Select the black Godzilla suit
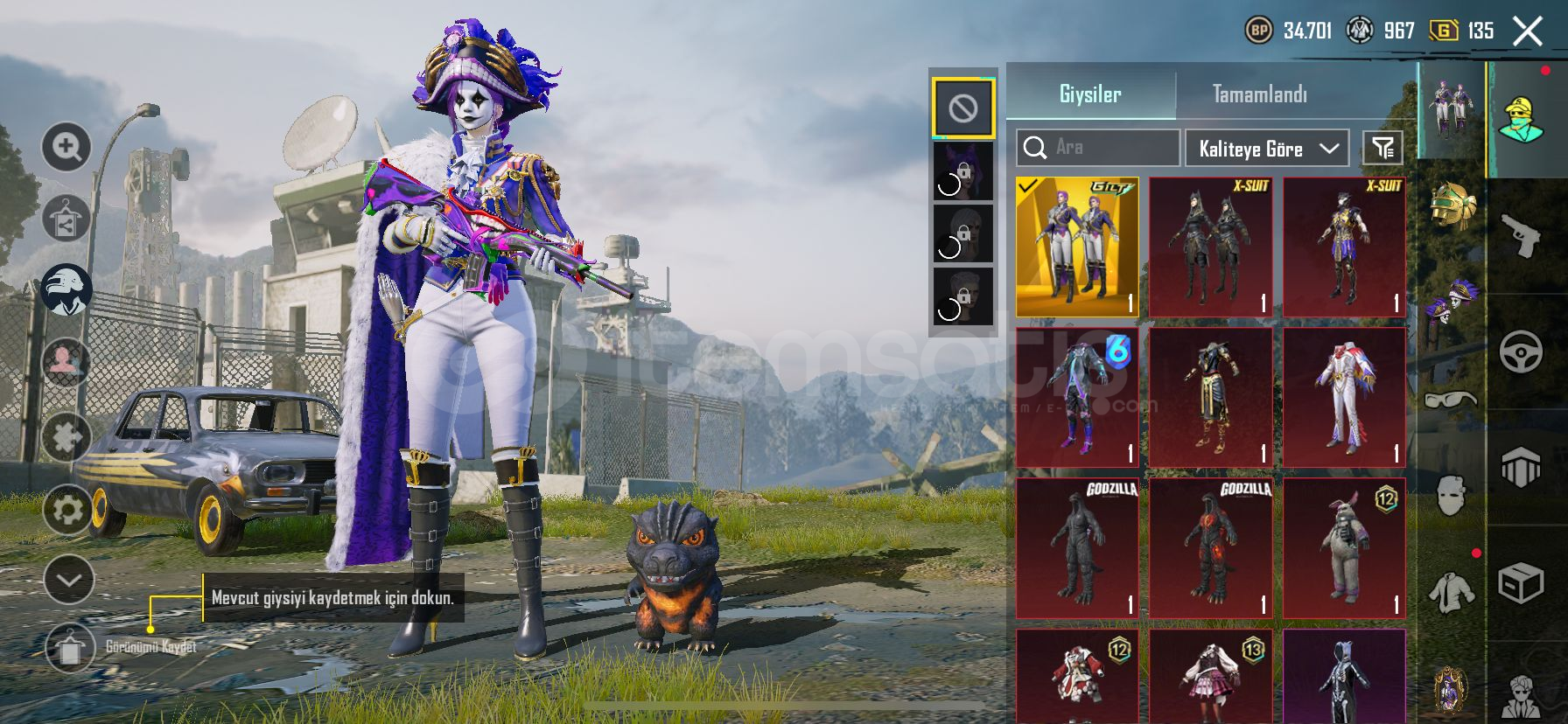This screenshot has height=724, width=1568. pyautogui.click(x=1077, y=547)
